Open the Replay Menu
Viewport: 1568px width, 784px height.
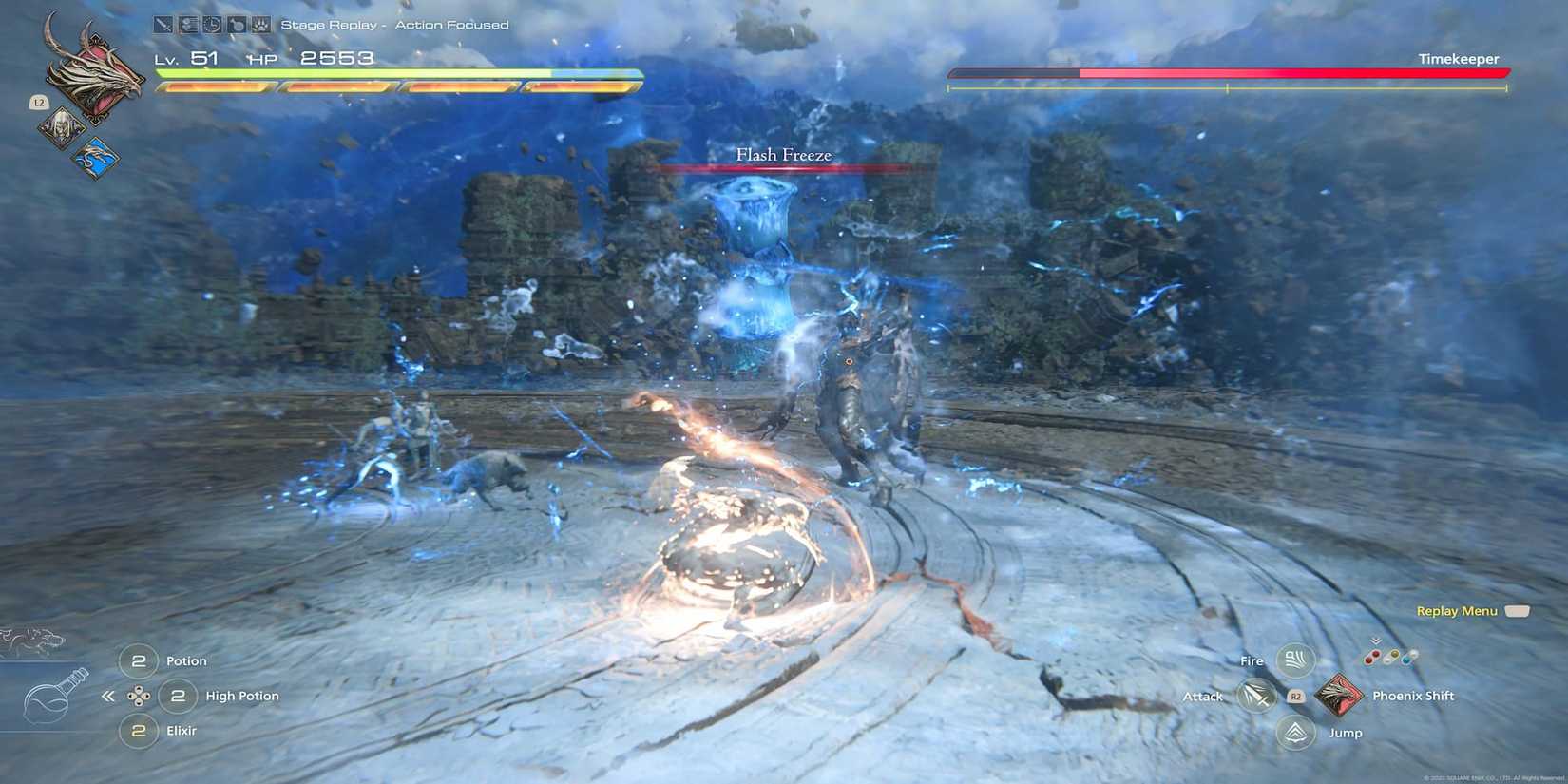coord(1458,610)
